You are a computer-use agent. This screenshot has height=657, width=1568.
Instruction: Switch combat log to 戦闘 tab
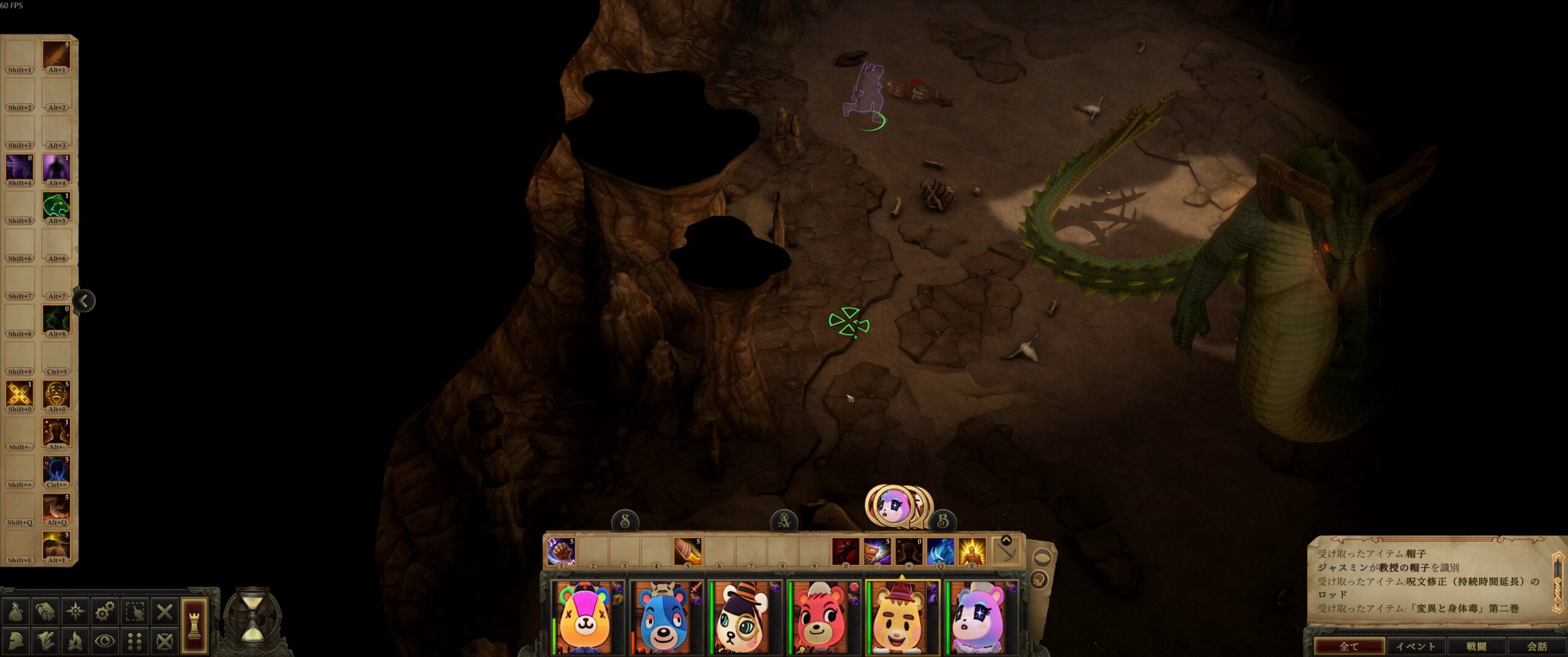pos(1476,647)
